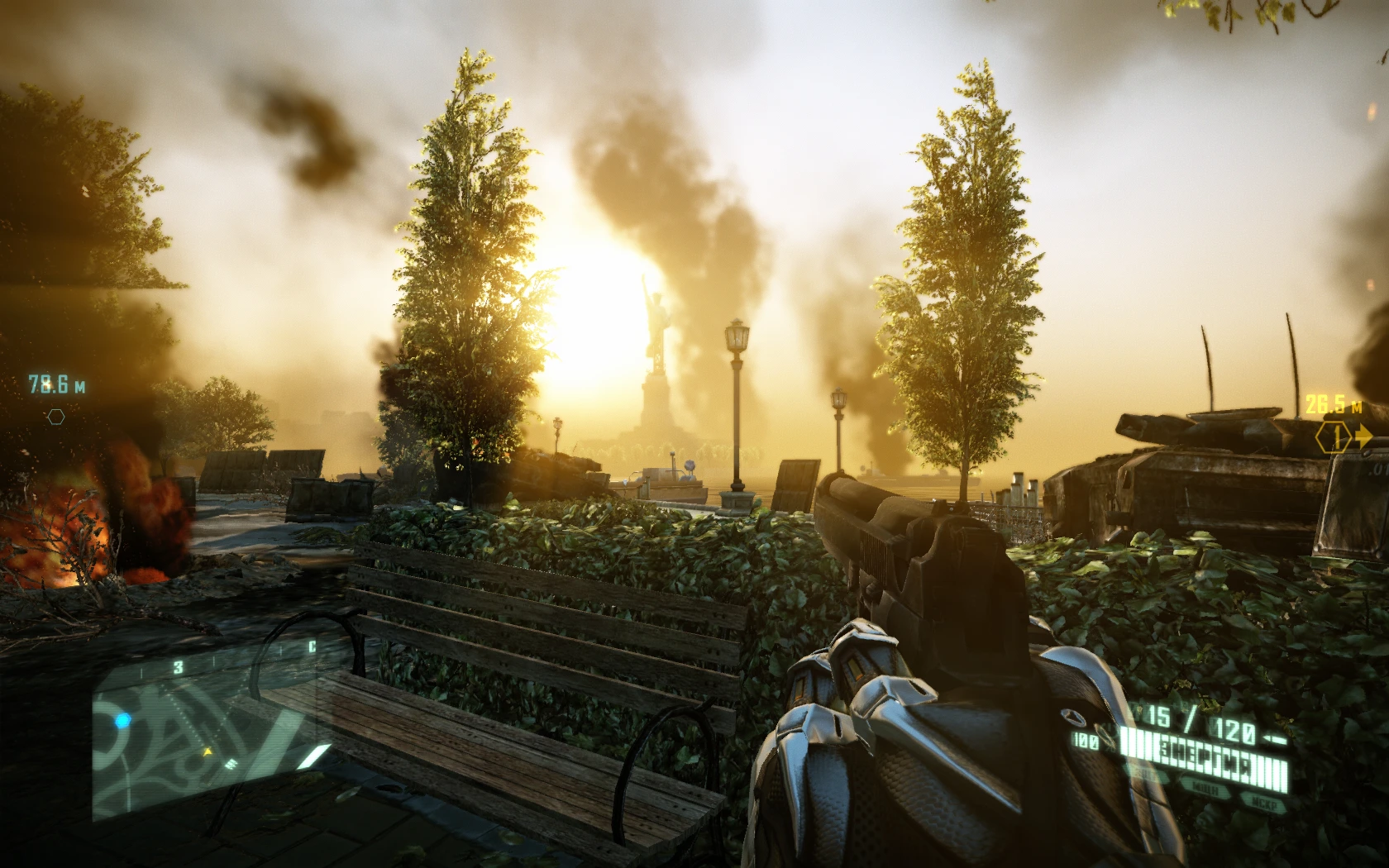Select the yellow player arrow on the minimap
Image resolution: width=1389 pixels, height=868 pixels.
point(208,751)
